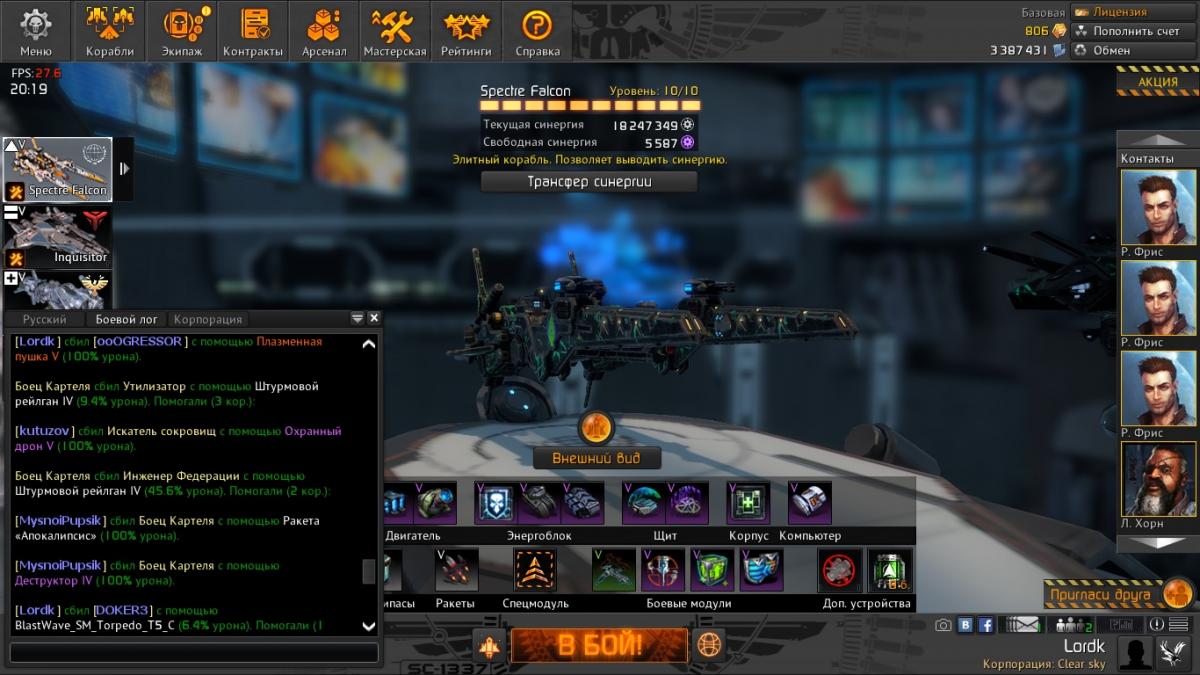Open the Корабли ships section
Screen dimensions: 1200x675
click(109, 31)
